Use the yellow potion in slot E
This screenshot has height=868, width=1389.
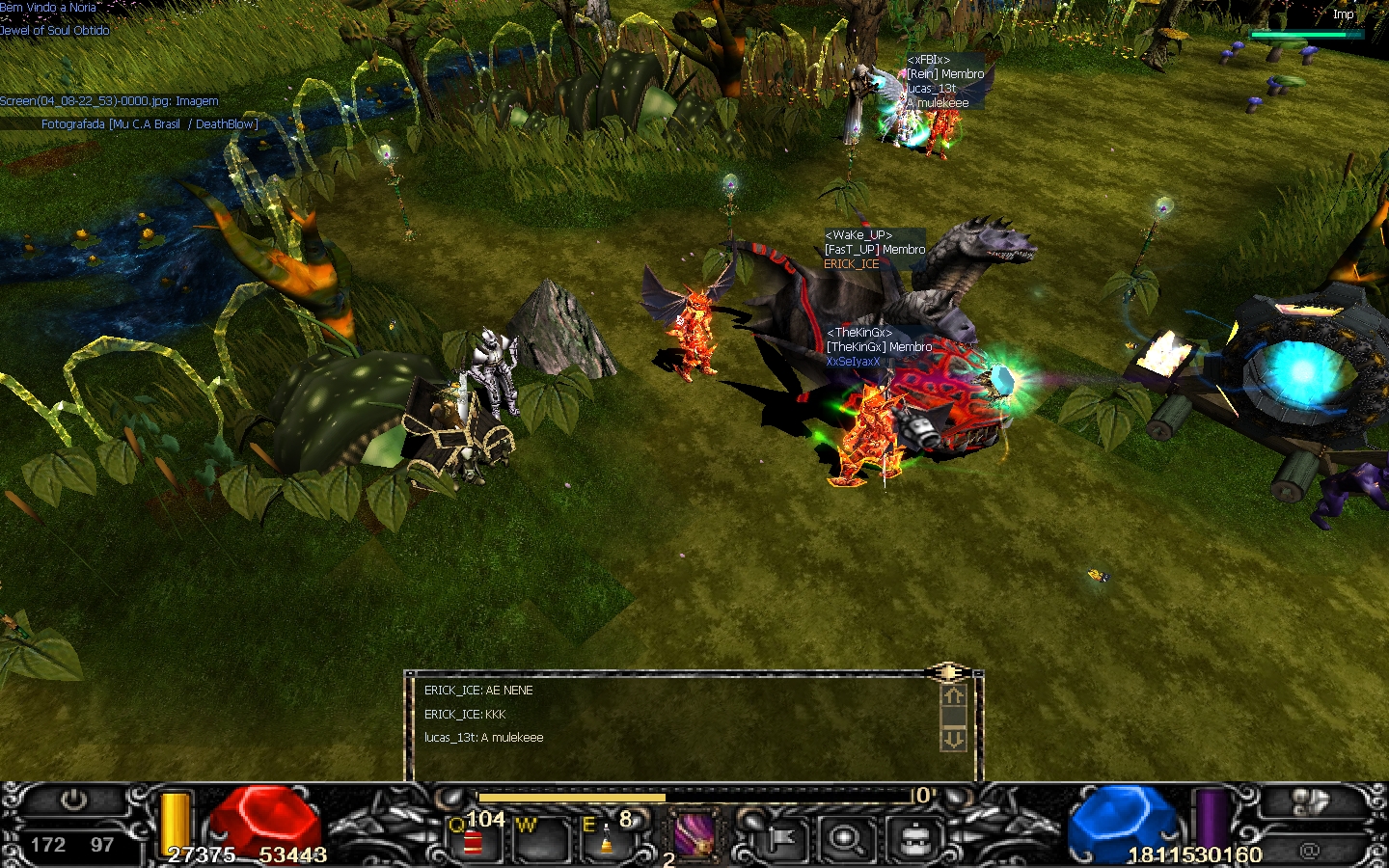coord(607,837)
